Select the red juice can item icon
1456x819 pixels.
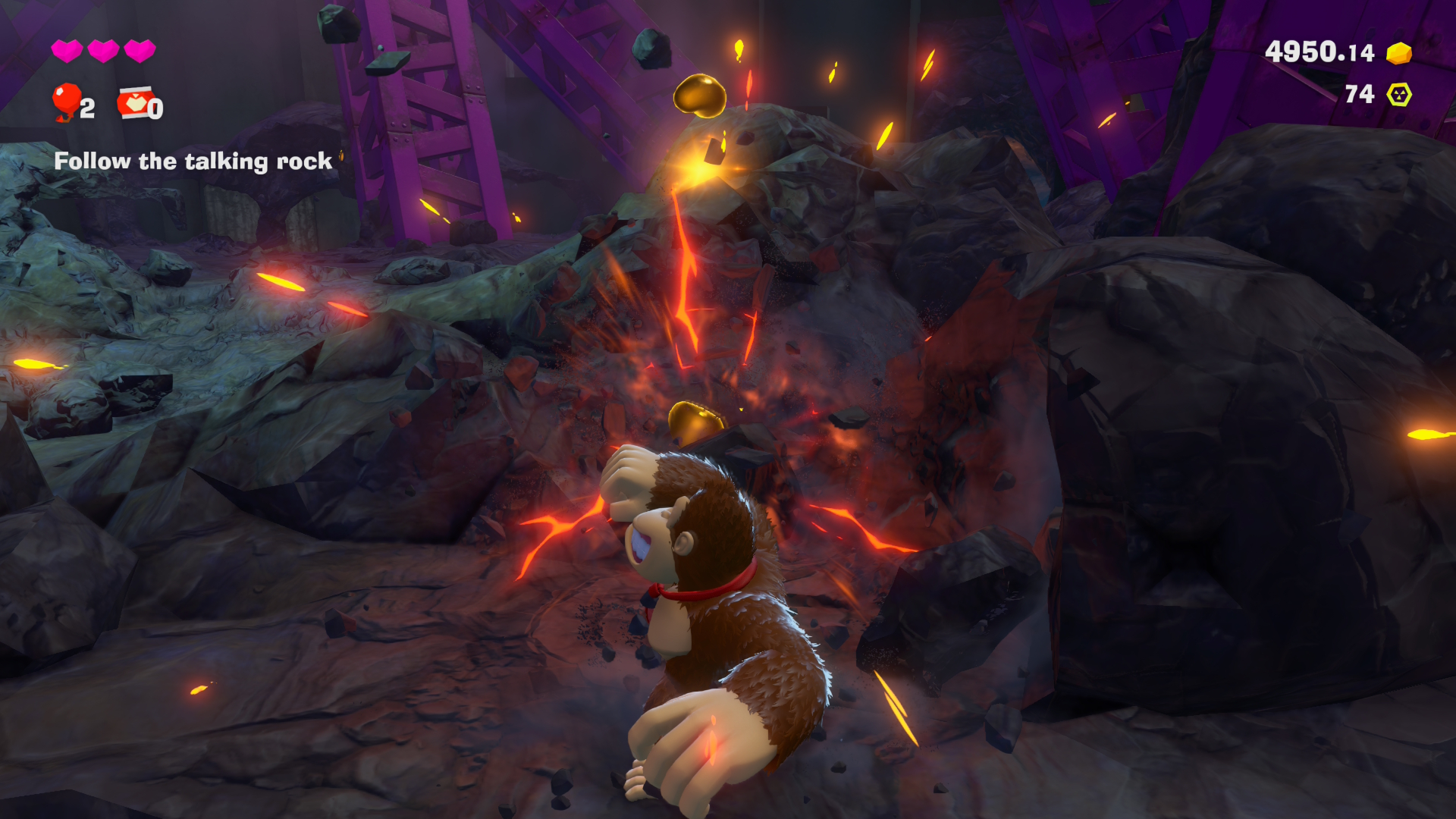coord(136,102)
